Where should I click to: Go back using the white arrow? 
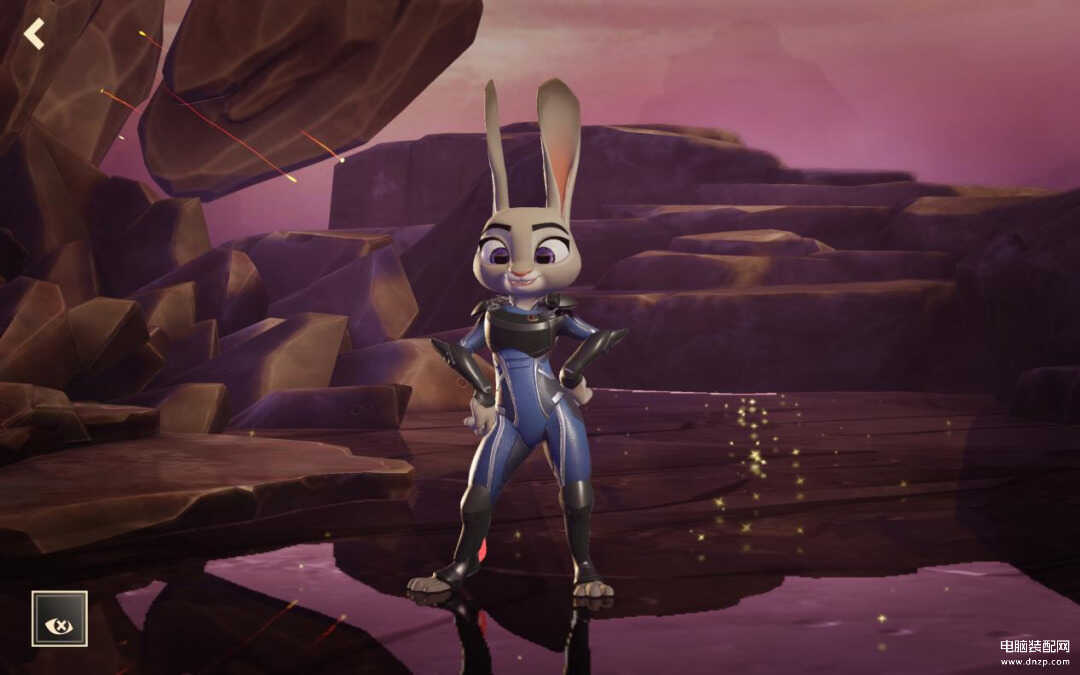(35, 34)
